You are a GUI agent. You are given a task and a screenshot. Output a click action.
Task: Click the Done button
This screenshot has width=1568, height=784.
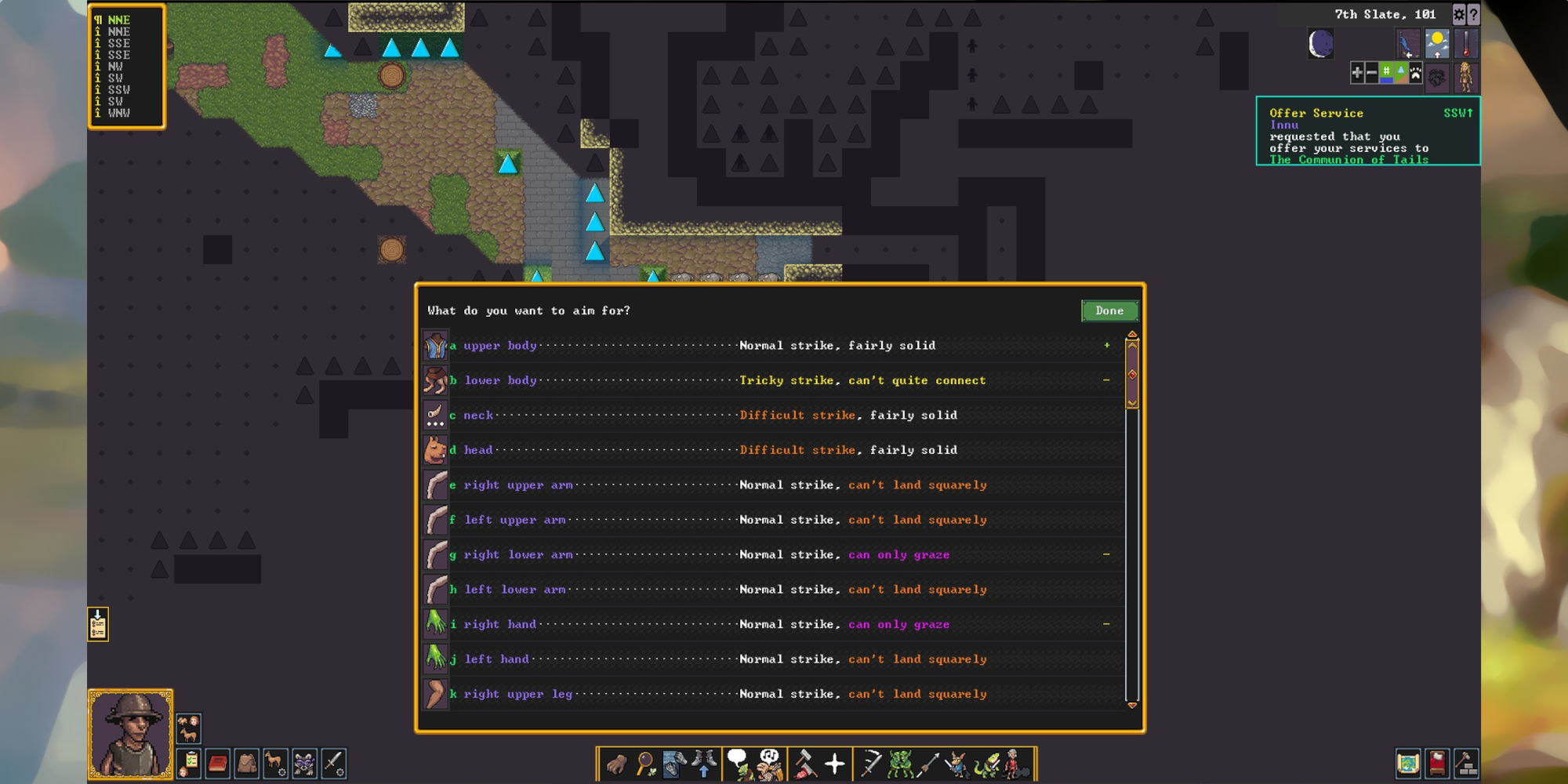point(1109,310)
